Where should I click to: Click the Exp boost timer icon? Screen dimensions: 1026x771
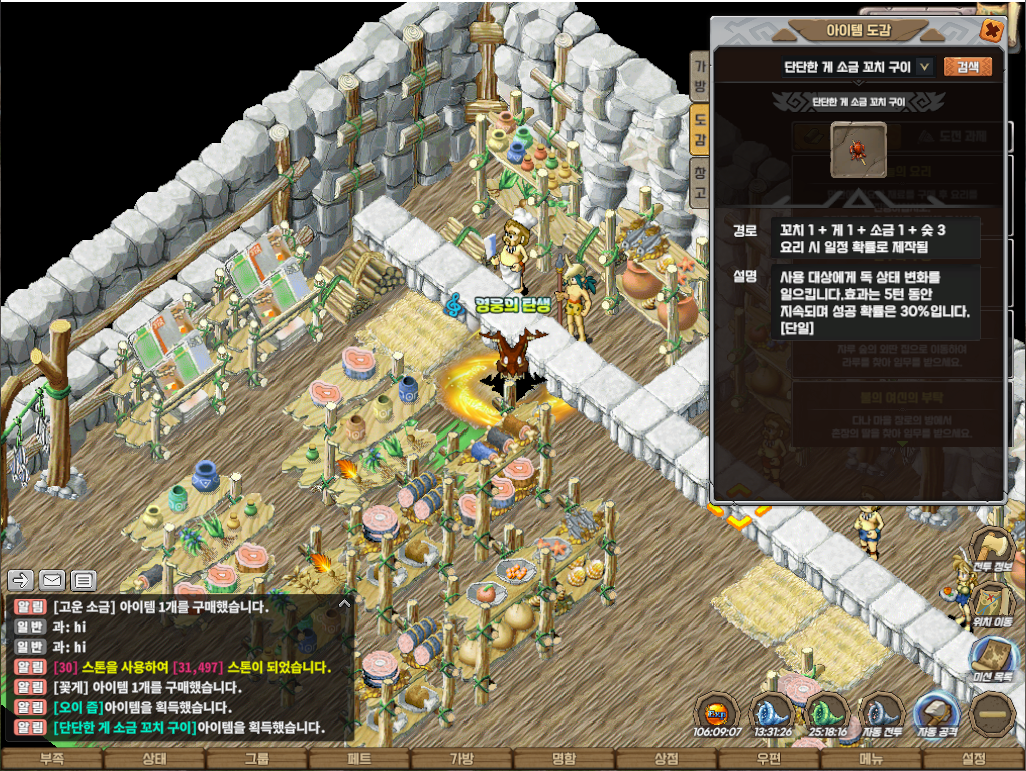pyautogui.click(x=716, y=713)
